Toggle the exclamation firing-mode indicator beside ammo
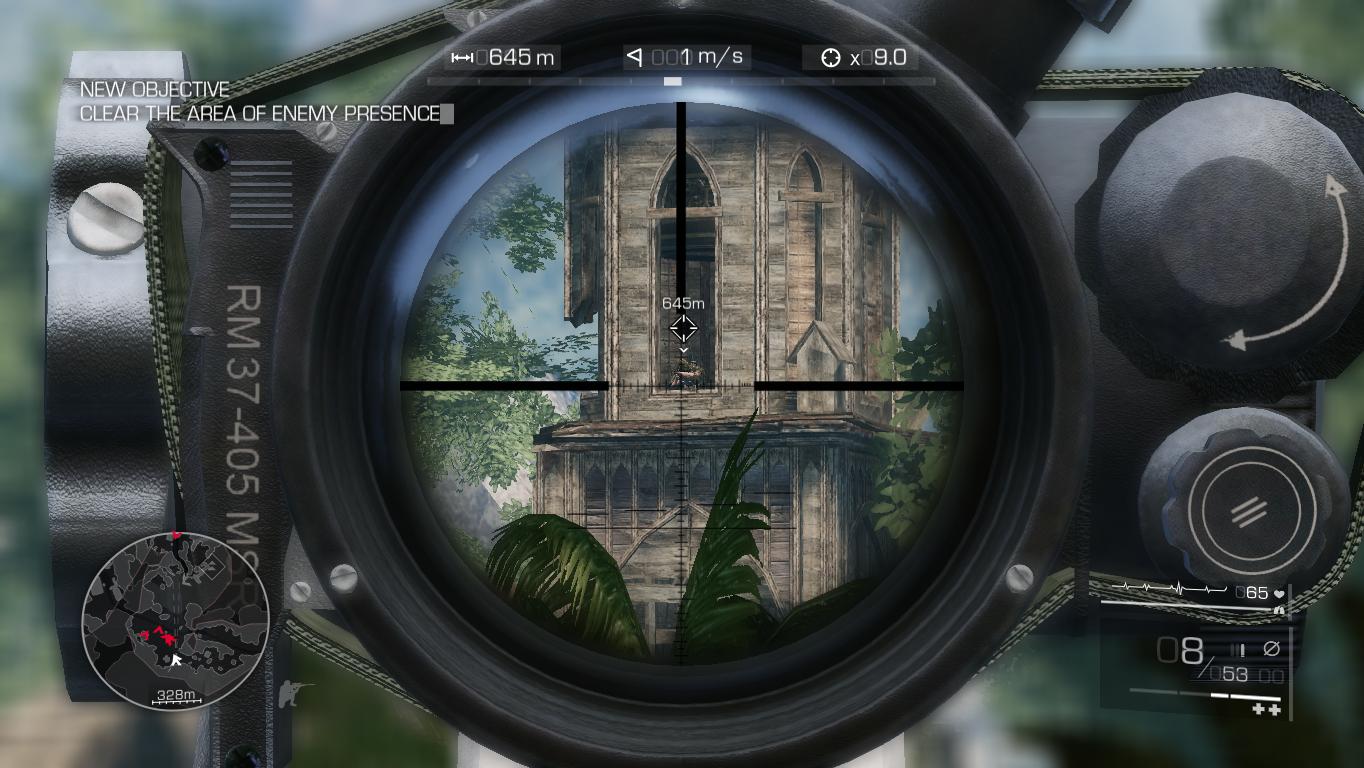The image size is (1364, 768). pos(1243,648)
